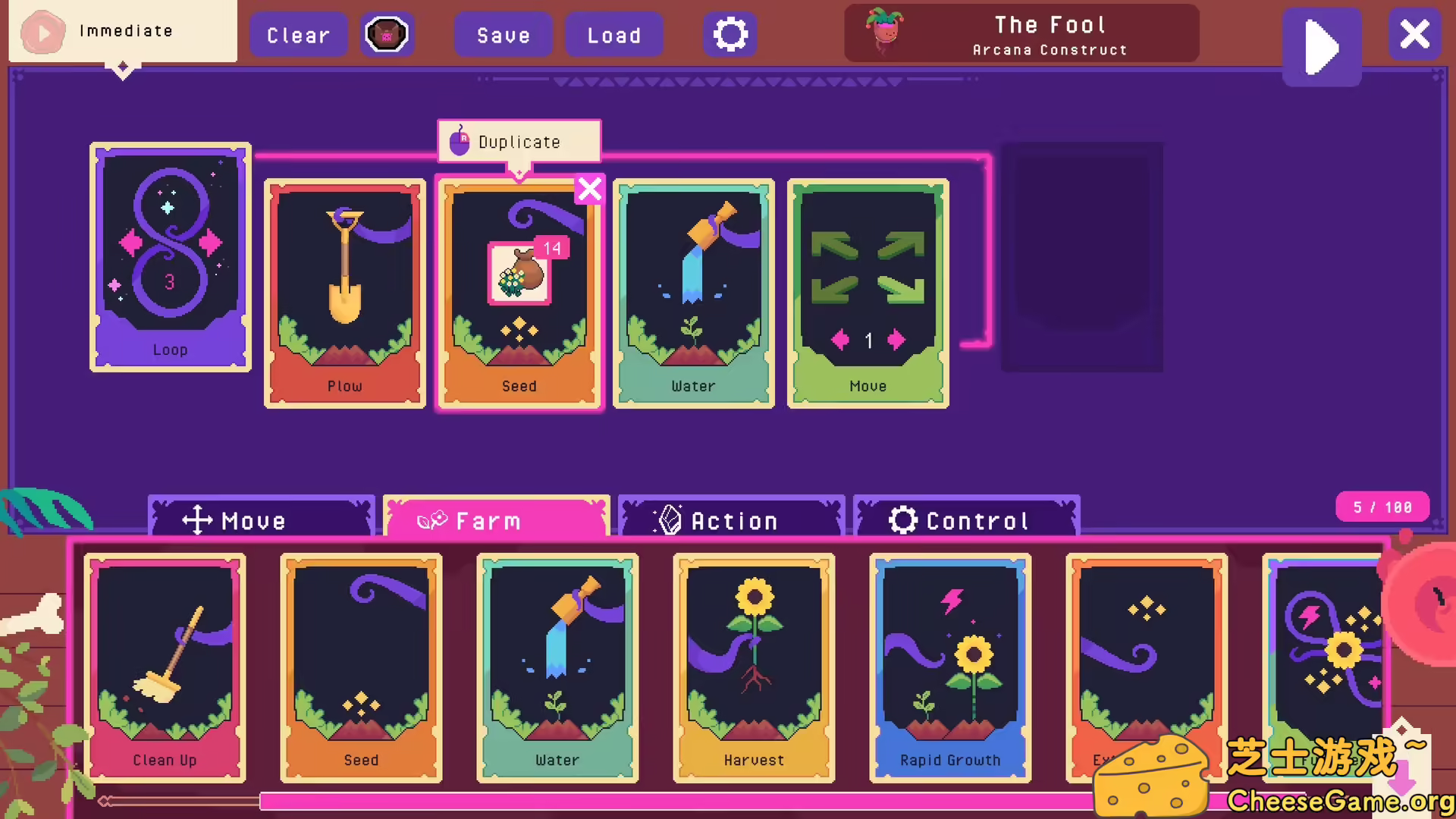Click the Duplicate mouse-button icon
This screenshot has width=1456, height=819.
[x=460, y=140]
